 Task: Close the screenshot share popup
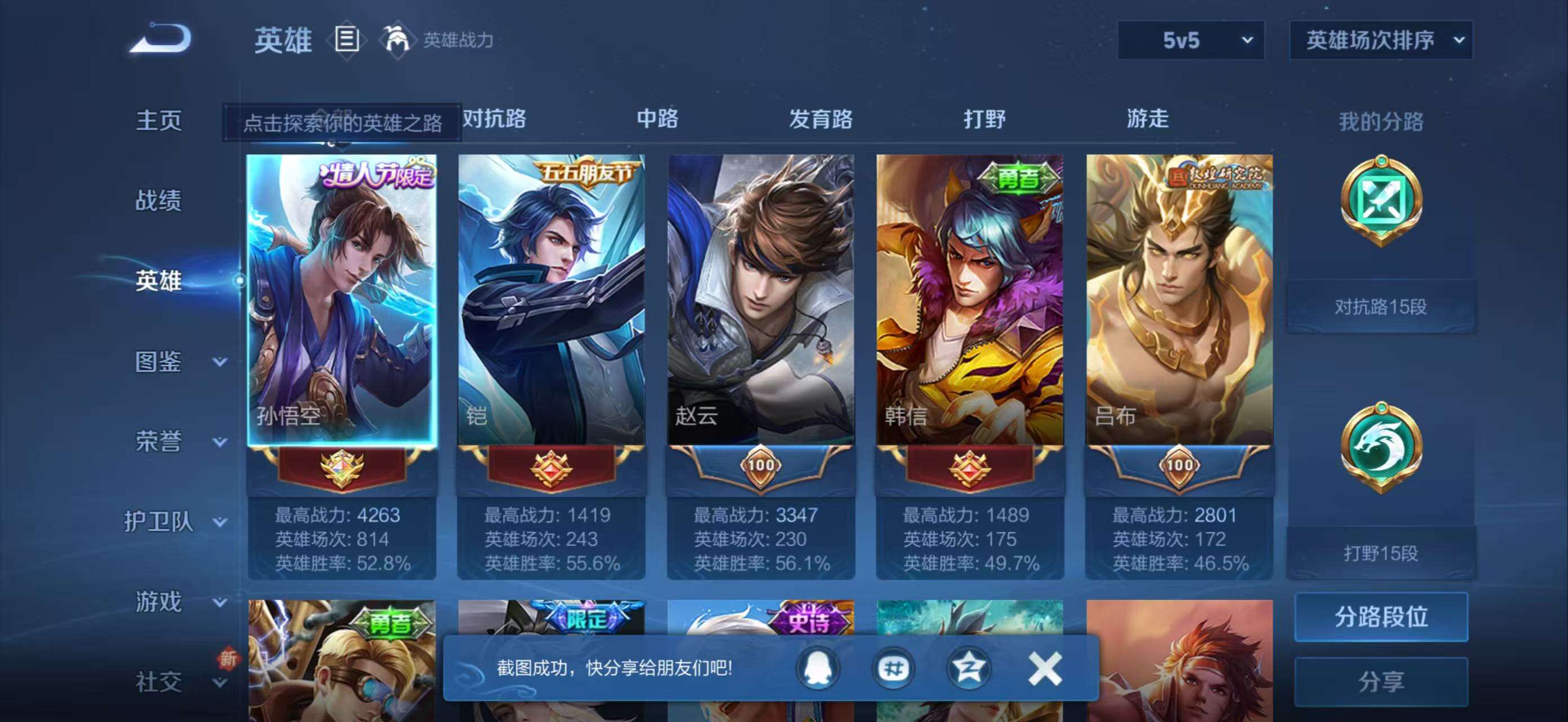click(x=1045, y=668)
